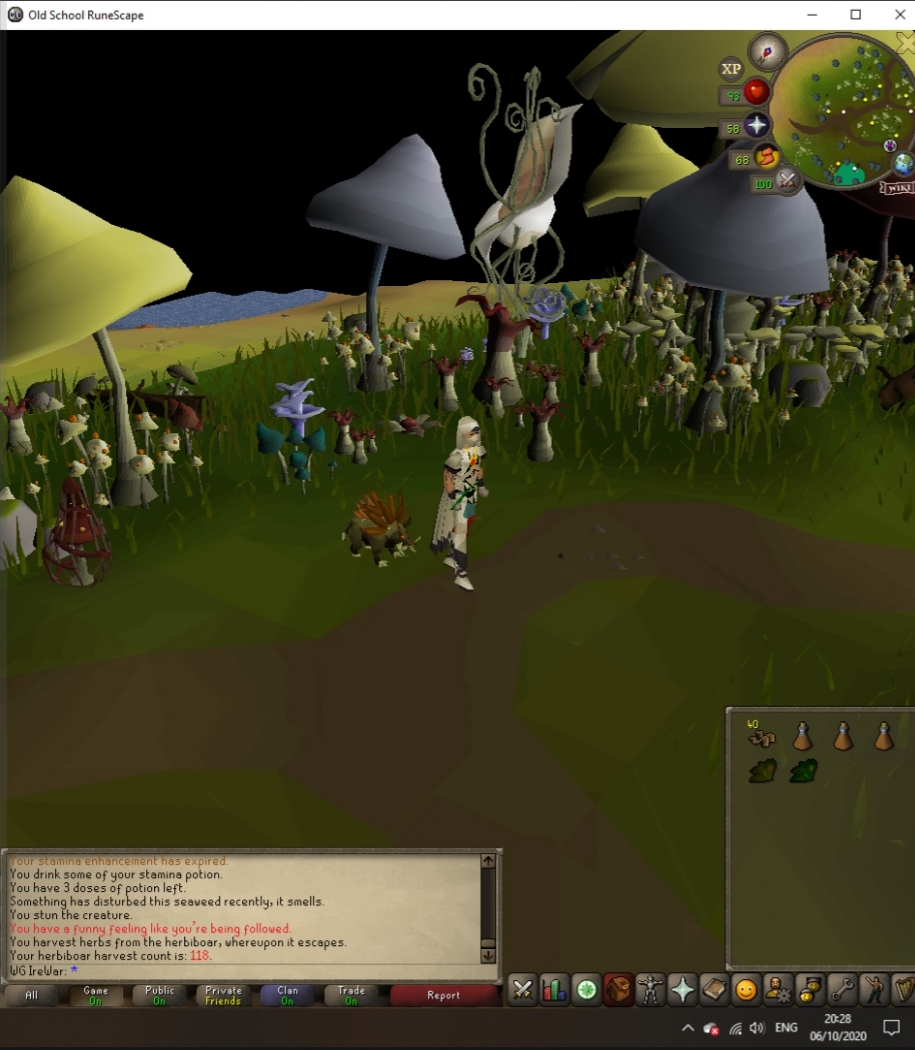Open the Prayer star tab
915x1050 pixels.
(x=682, y=990)
